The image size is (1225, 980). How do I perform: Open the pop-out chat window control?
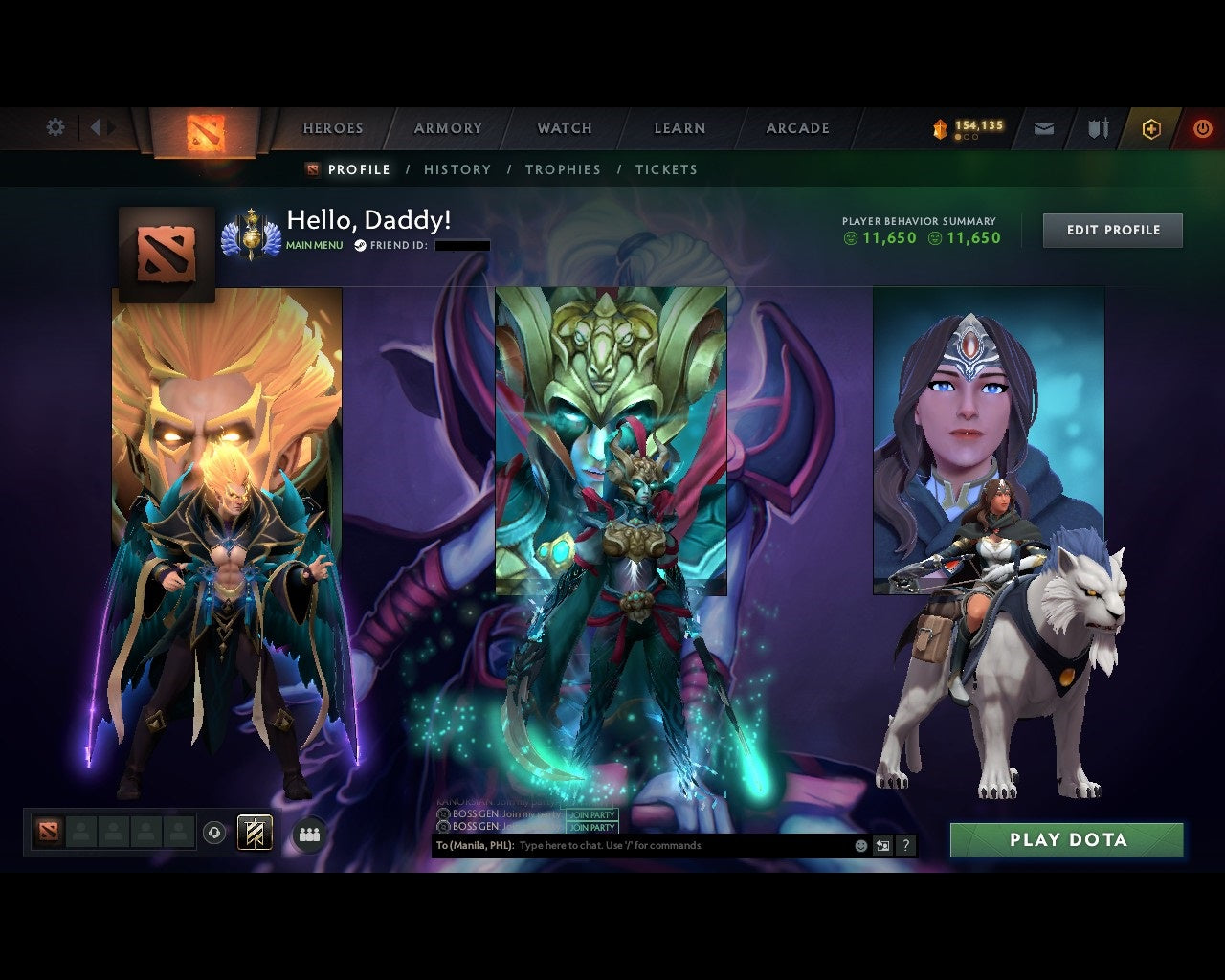[x=881, y=846]
